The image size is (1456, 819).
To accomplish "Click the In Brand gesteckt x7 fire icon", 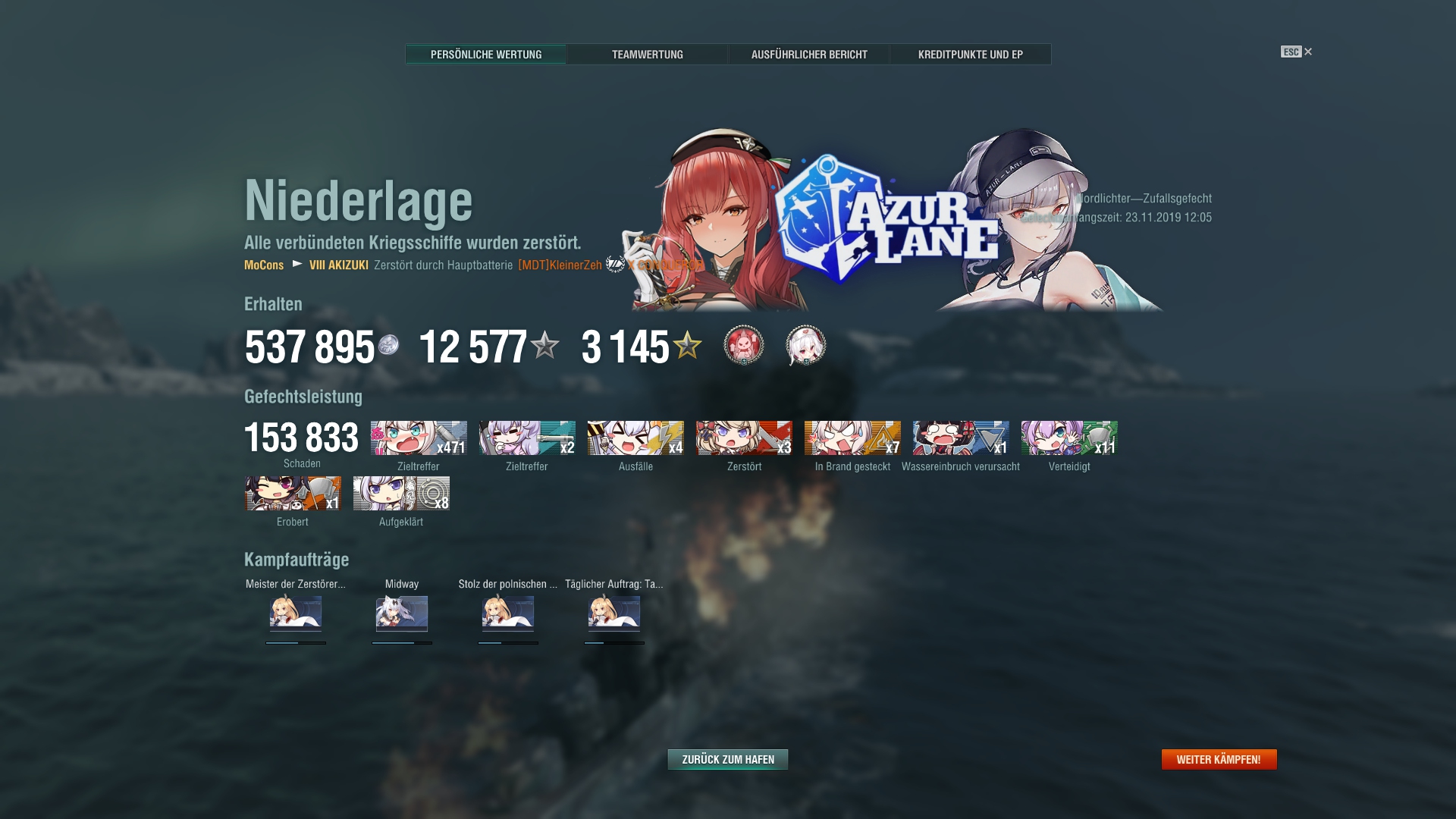I will tap(852, 439).
